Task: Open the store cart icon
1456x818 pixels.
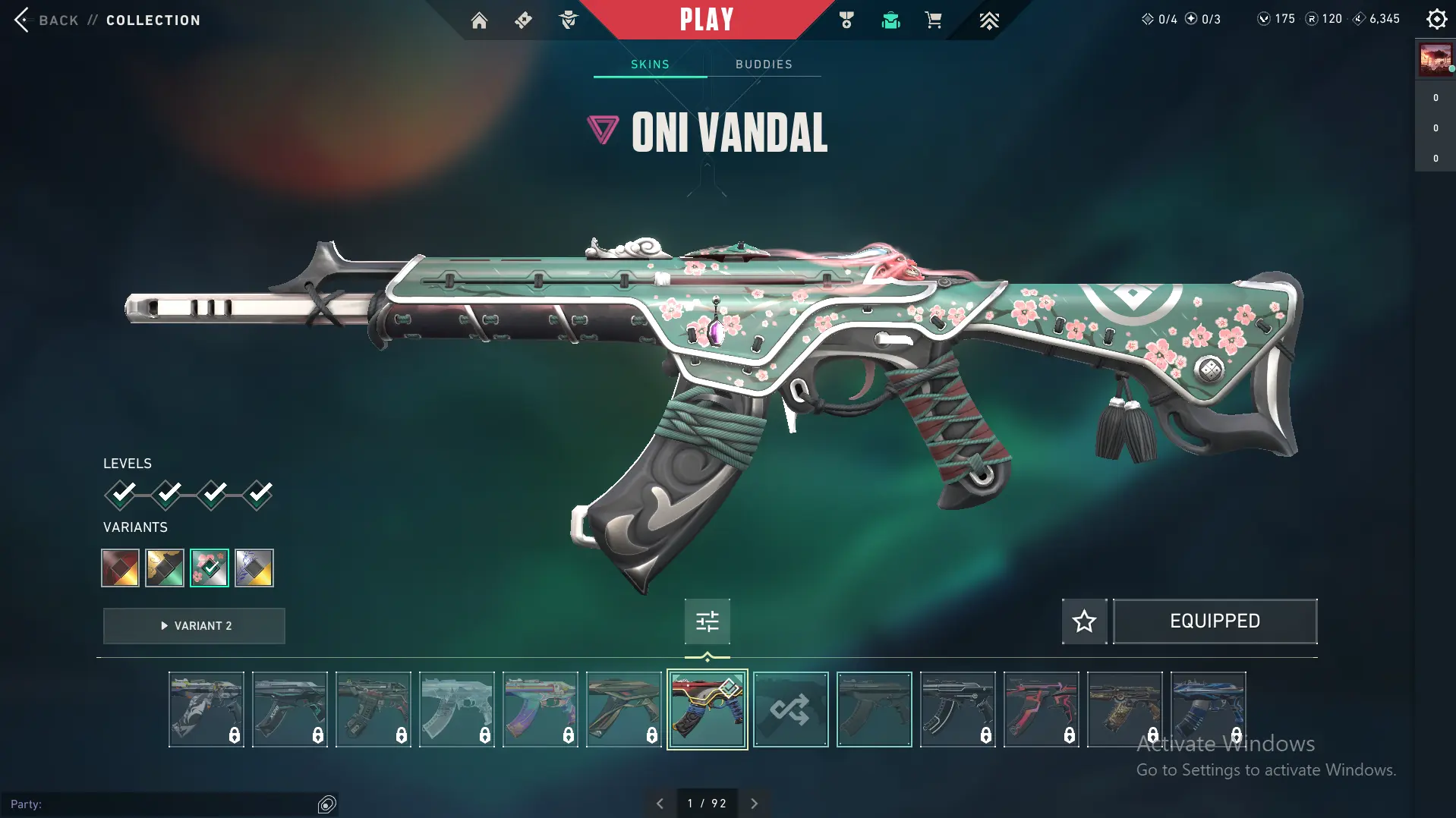Action: [x=933, y=20]
